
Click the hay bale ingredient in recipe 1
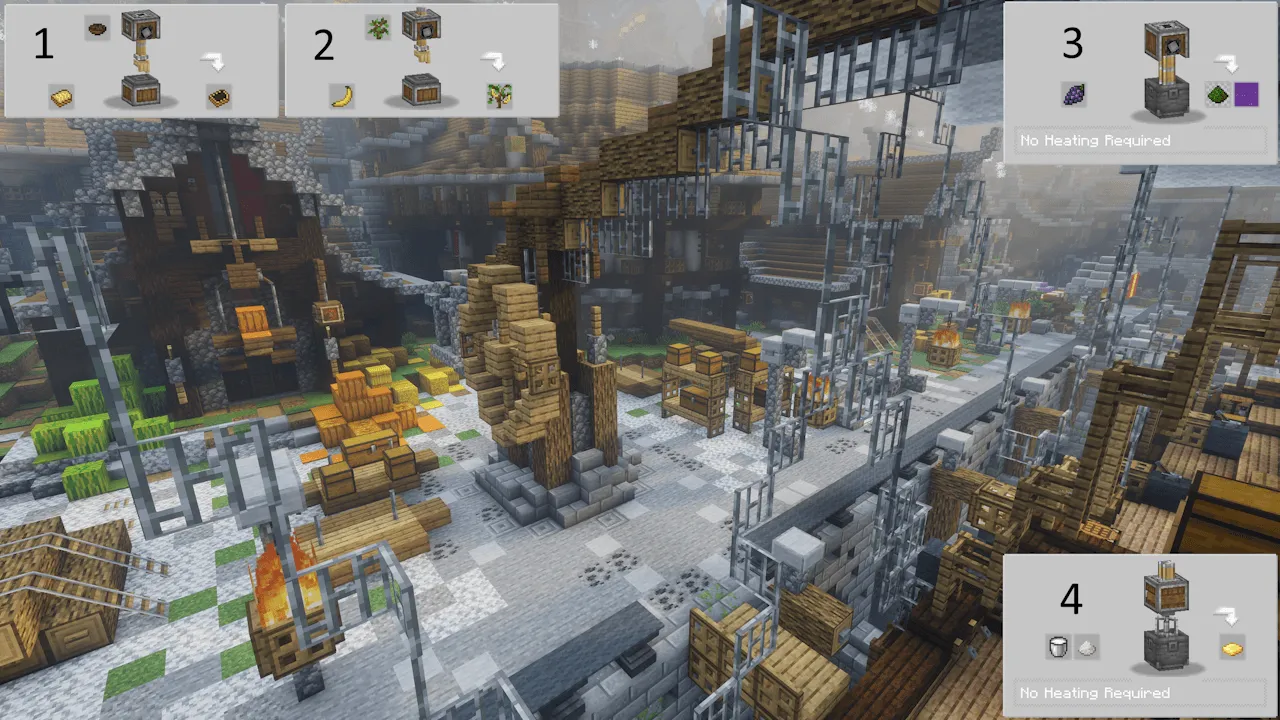point(60,96)
